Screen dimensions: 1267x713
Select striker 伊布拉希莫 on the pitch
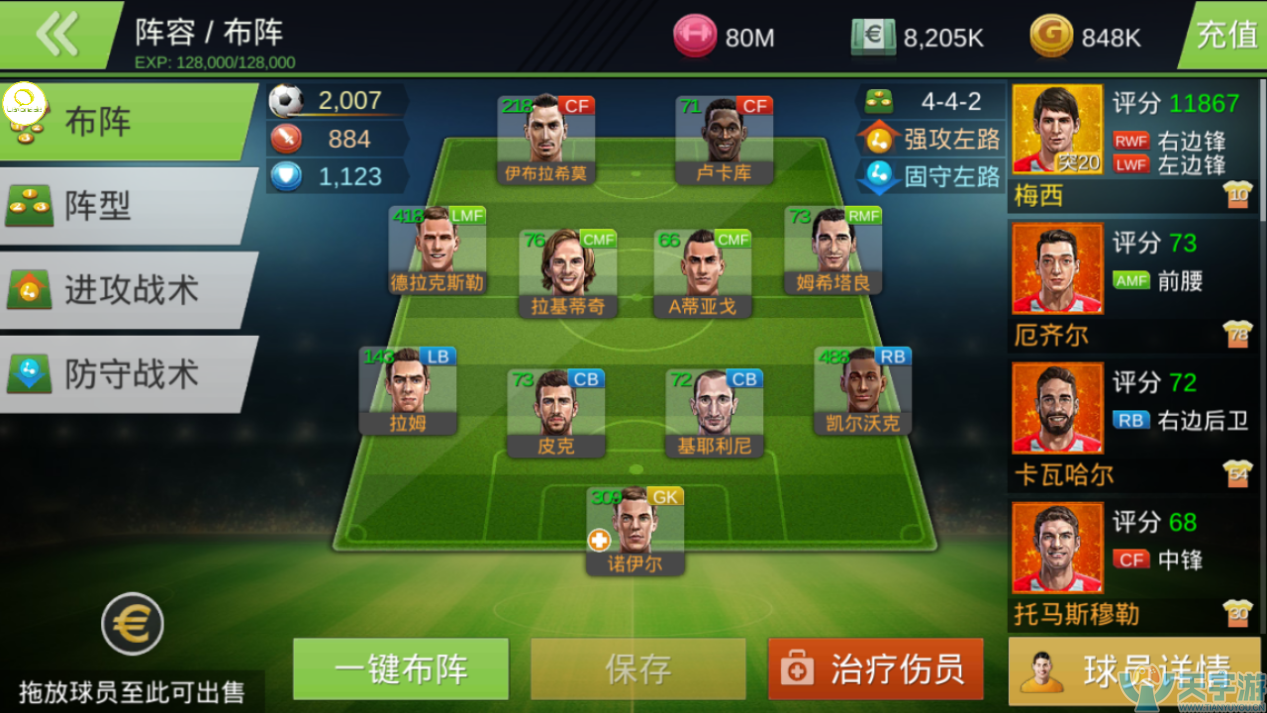(x=546, y=140)
